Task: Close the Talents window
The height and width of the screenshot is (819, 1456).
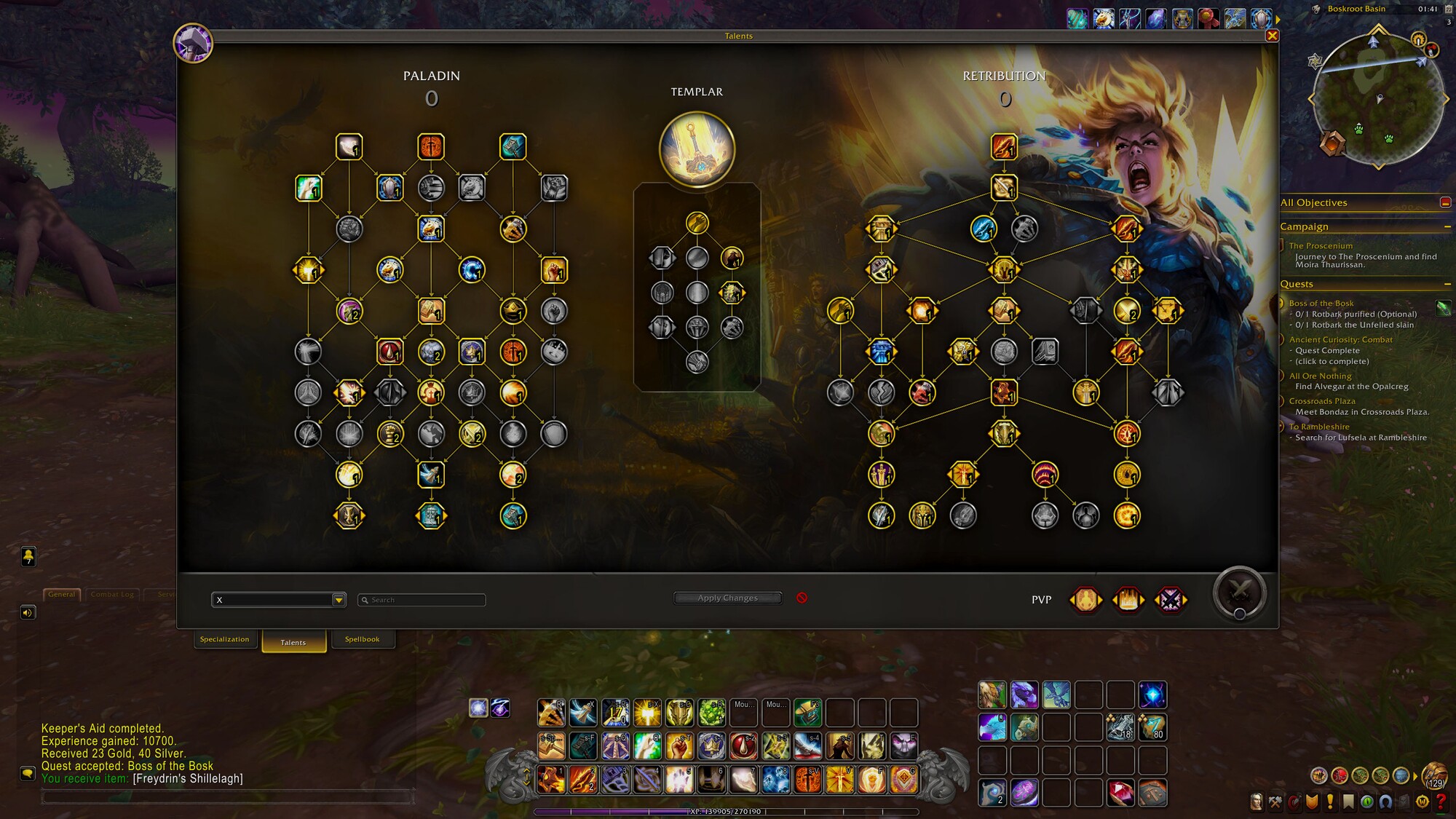Action: pos(1272,36)
